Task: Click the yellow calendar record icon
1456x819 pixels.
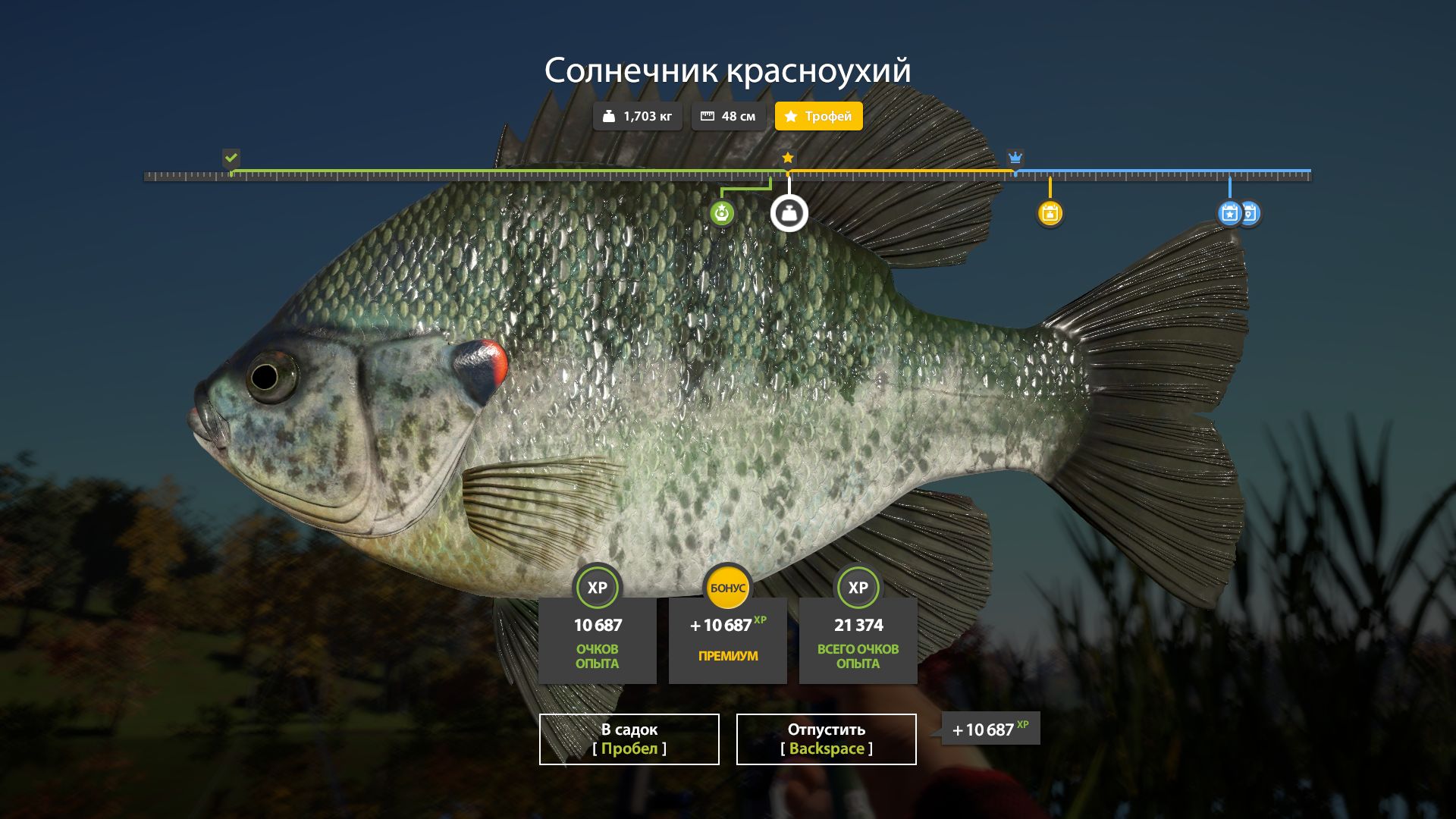Action: 1050,213
